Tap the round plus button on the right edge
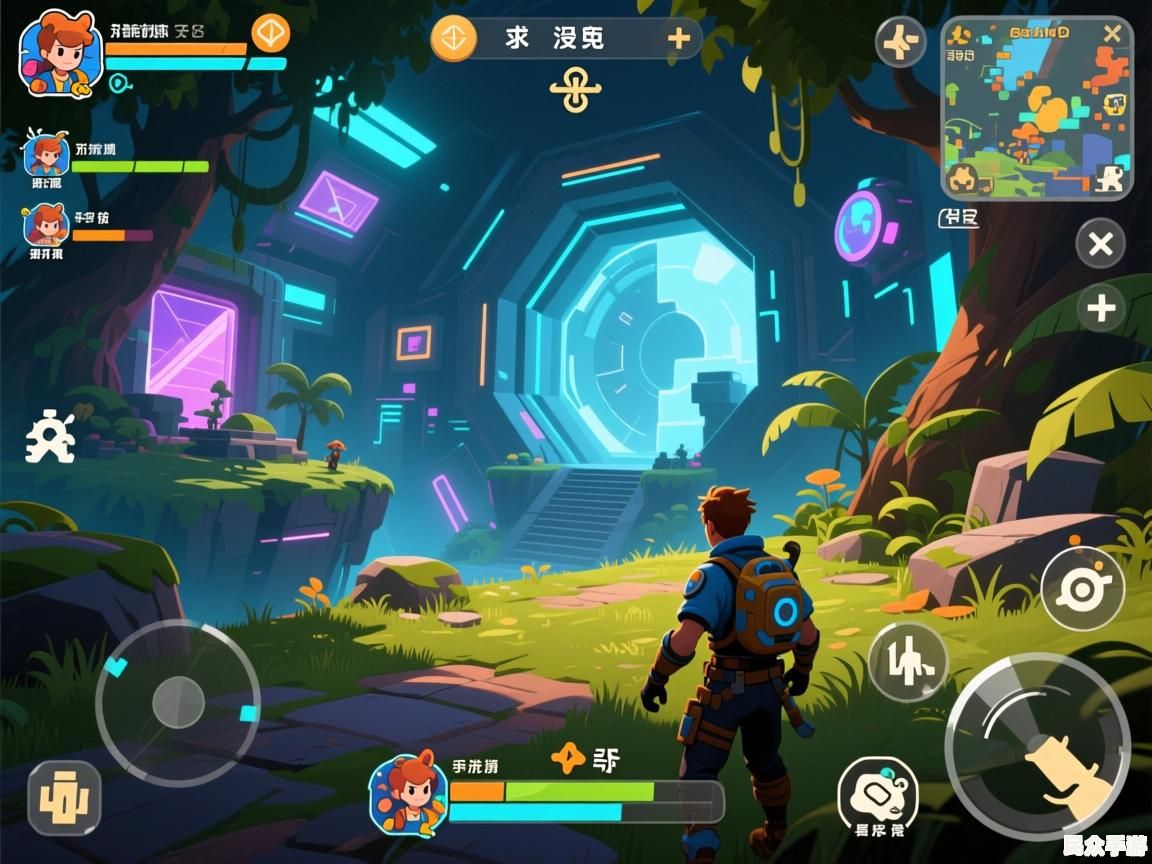 1101,309
